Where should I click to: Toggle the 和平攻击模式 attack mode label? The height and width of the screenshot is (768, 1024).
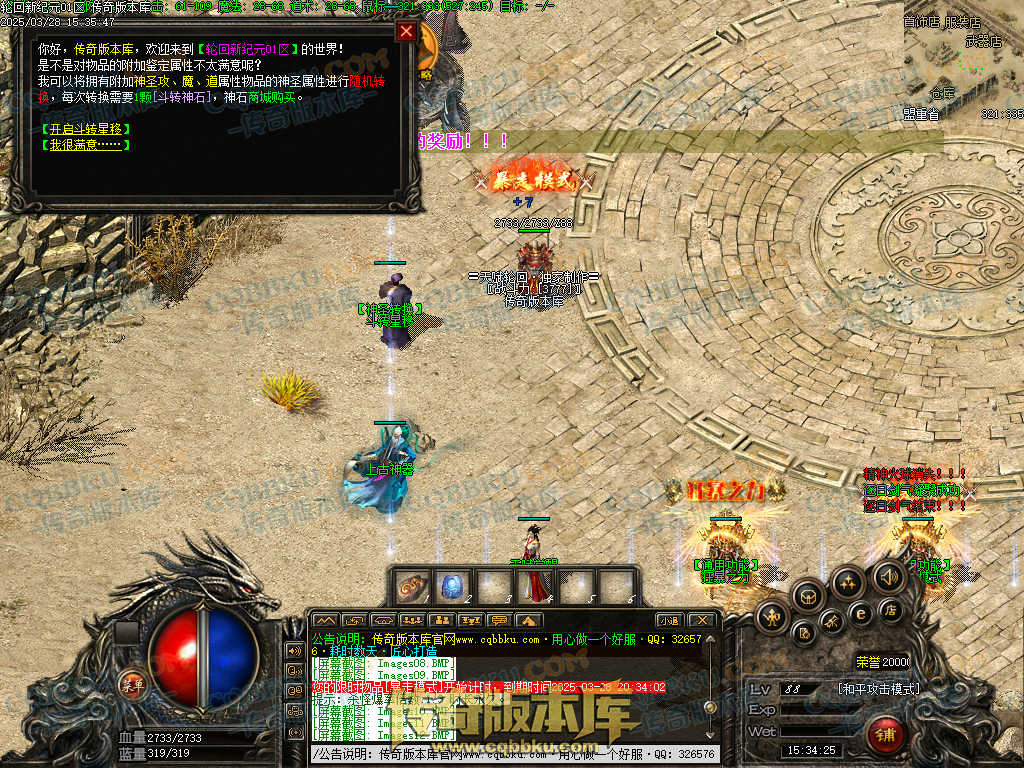point(878,689)
